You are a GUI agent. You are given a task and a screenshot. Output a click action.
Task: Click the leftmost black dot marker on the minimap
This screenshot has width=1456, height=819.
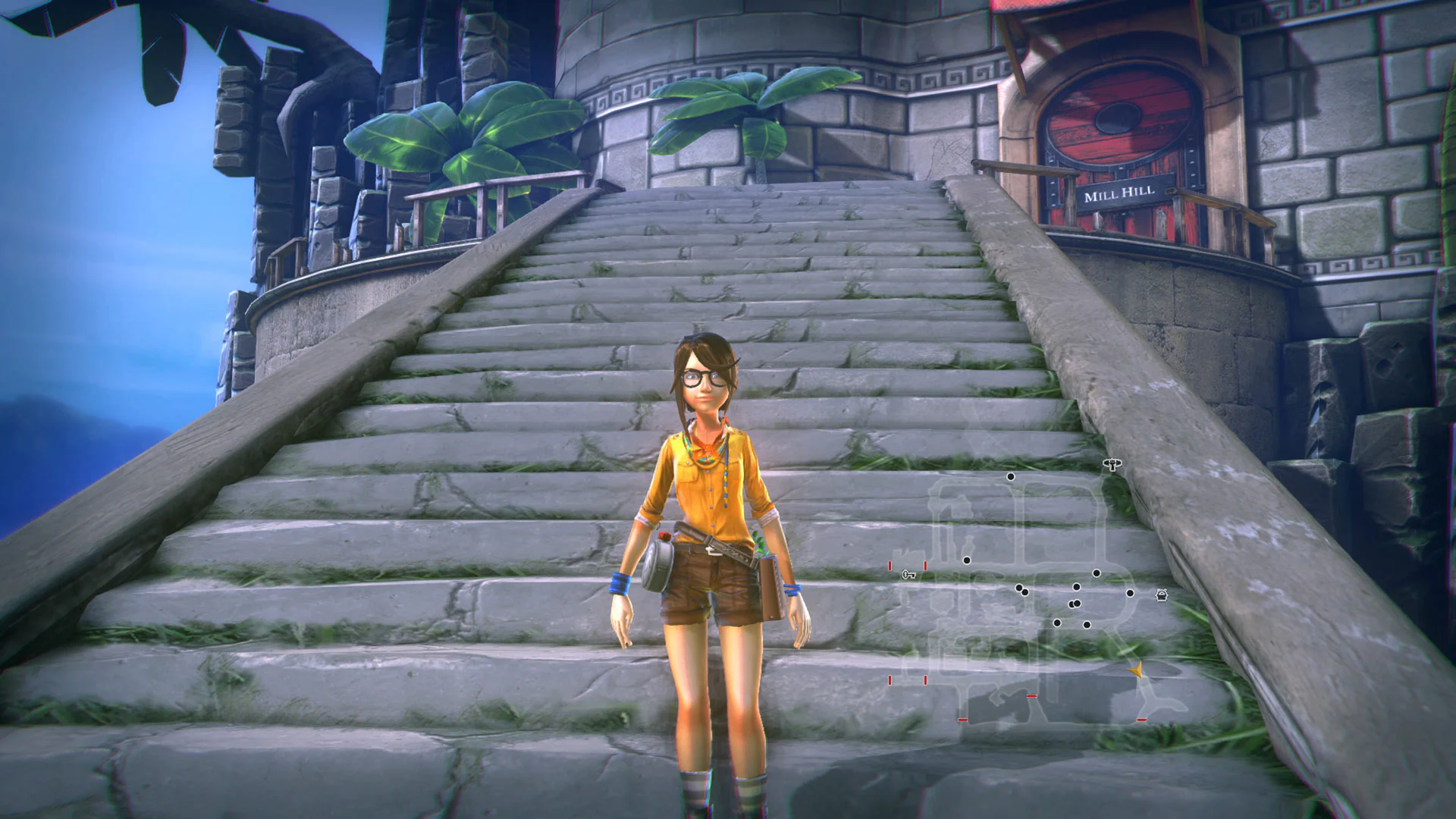[967, 560]
